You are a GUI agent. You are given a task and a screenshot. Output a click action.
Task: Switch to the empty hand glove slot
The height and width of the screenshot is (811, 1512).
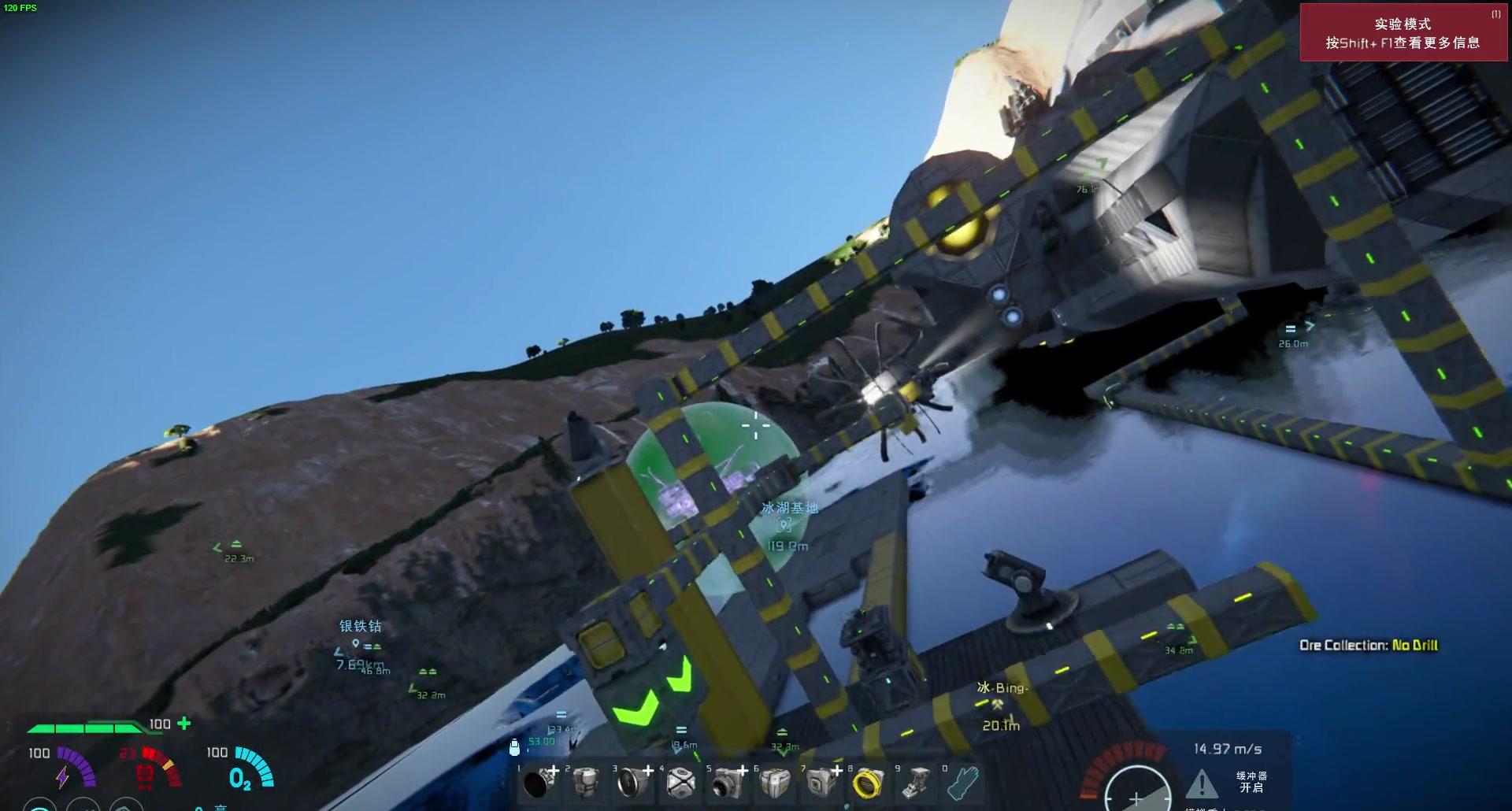click(x=963, y=783)
